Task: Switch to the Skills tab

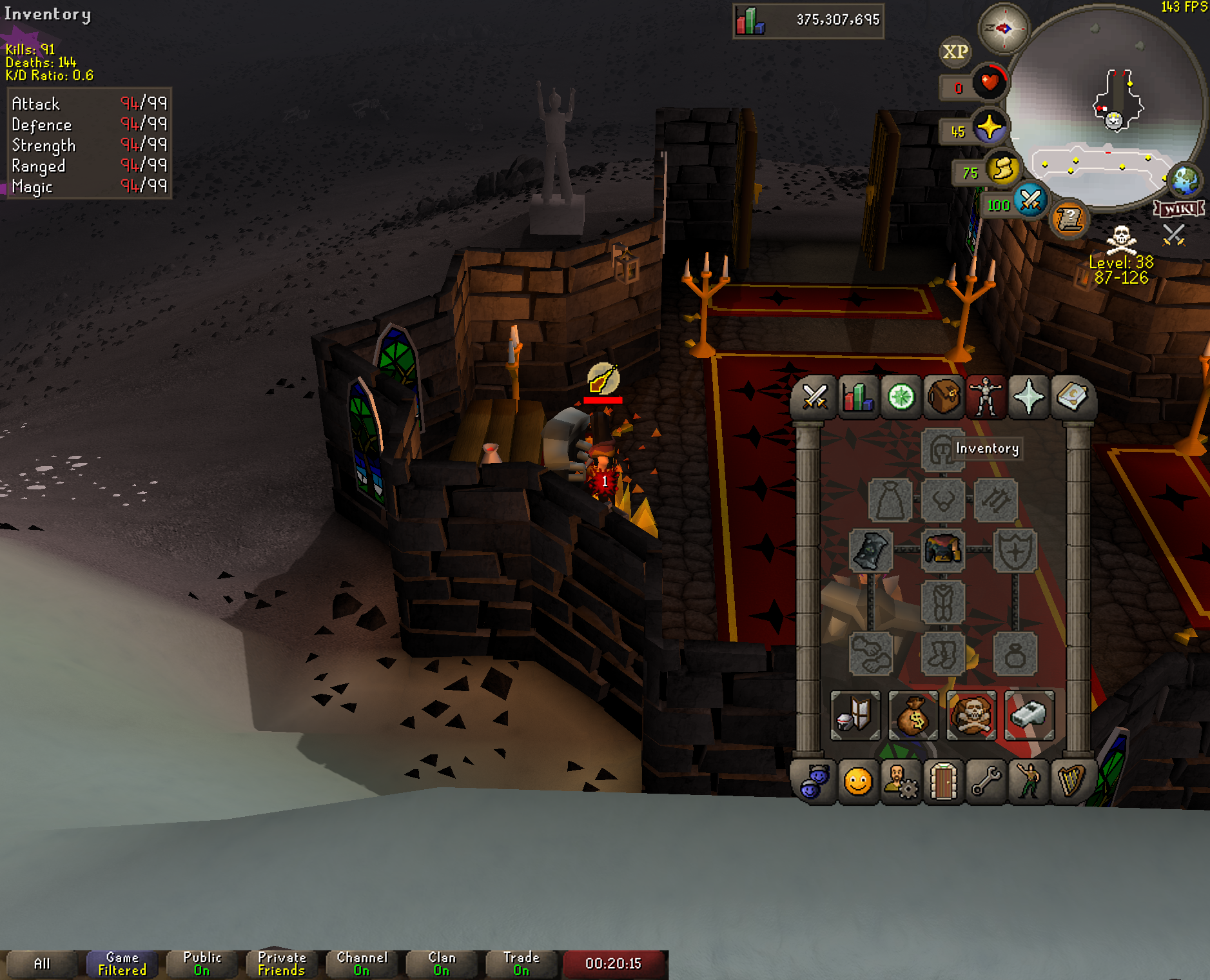Action: (858, 397)
